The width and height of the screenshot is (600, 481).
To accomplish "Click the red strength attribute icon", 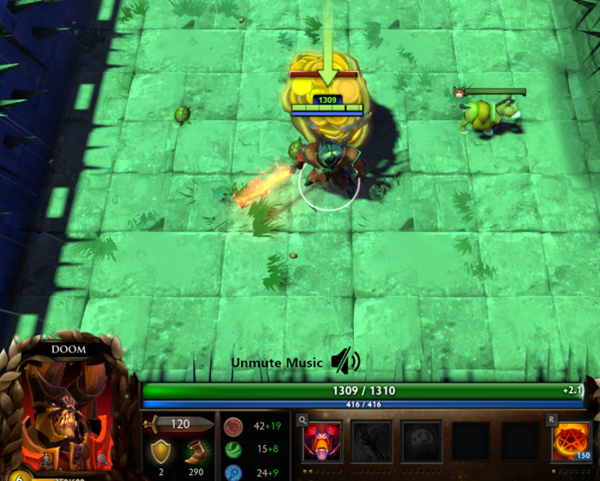I will coord(233,424).
